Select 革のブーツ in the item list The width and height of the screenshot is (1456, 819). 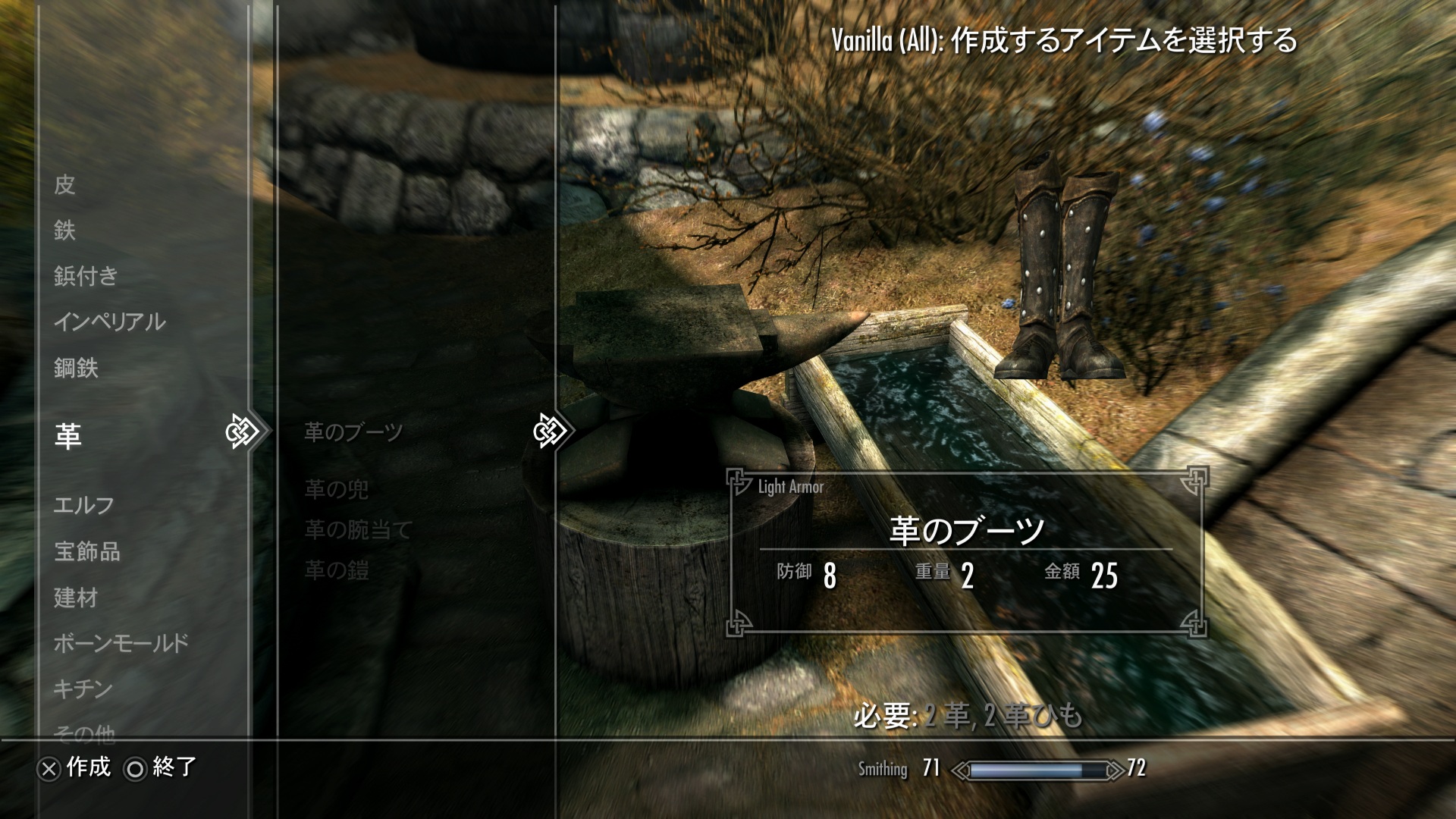click(x=353, y=432)
